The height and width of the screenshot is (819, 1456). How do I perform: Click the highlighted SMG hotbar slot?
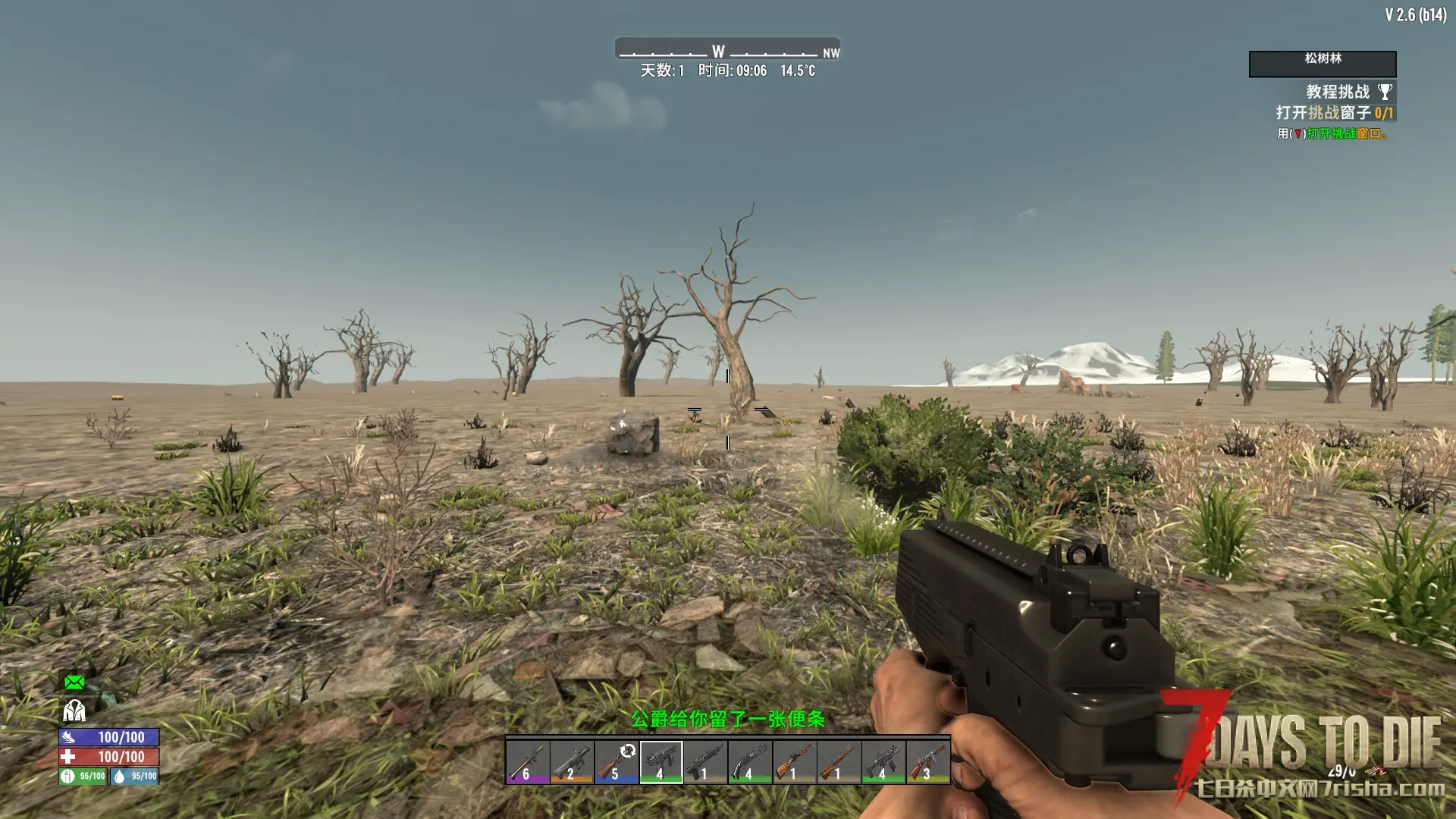(661, 761)
